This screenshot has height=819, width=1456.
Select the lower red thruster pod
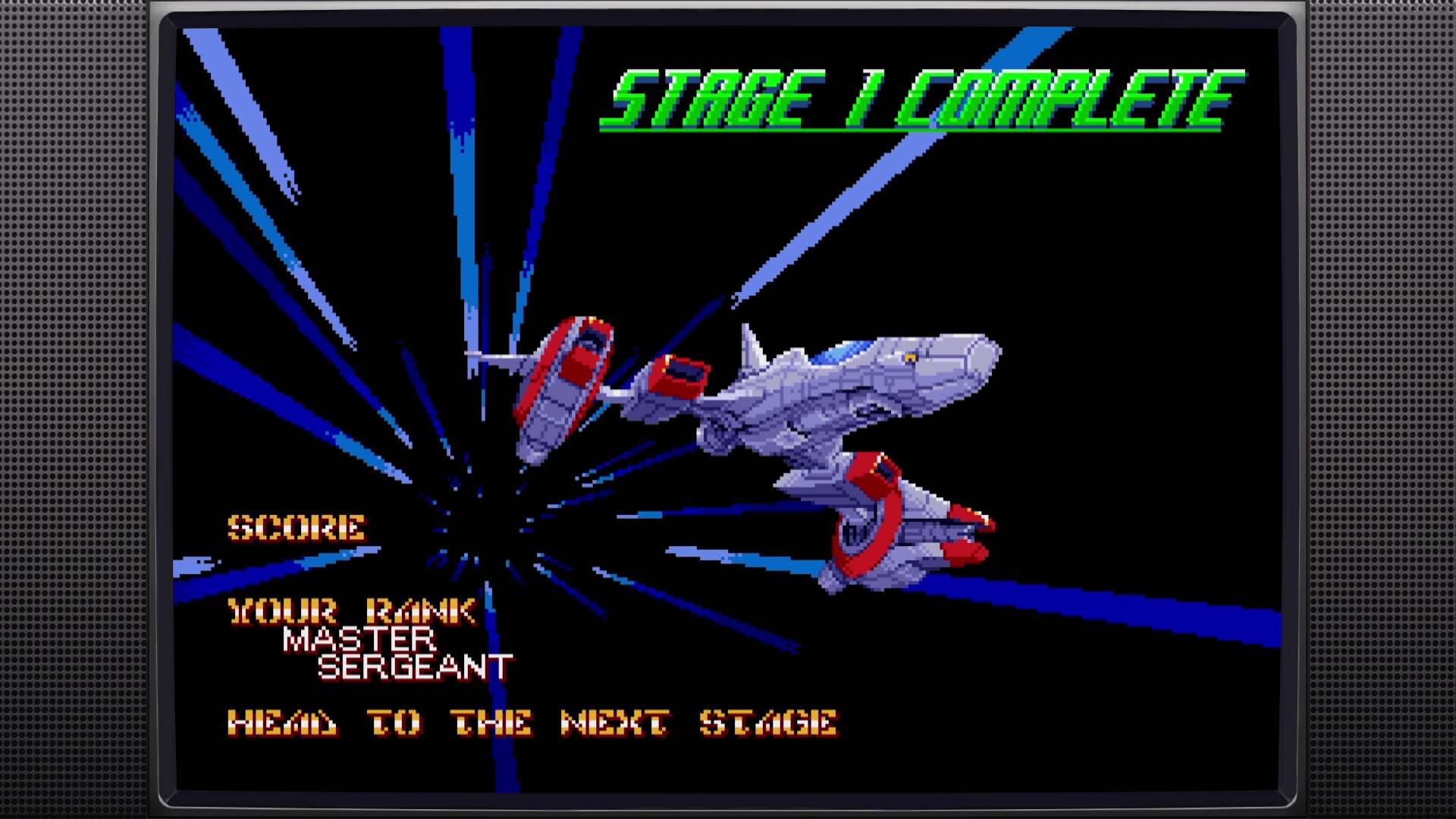pos(872,523)
